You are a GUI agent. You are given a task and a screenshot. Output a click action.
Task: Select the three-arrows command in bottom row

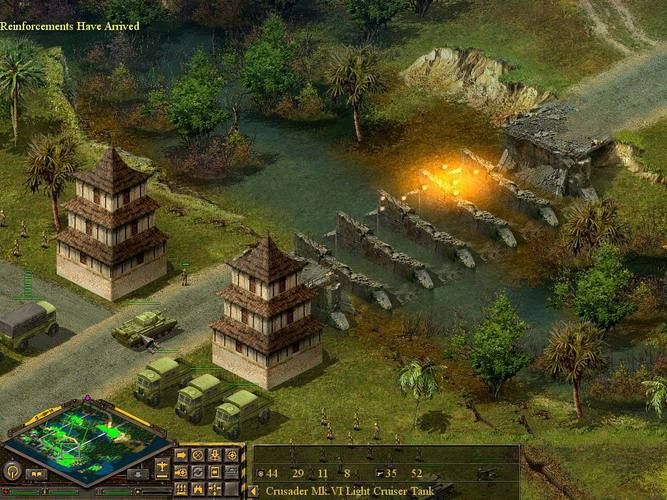[x=181, y=489]
